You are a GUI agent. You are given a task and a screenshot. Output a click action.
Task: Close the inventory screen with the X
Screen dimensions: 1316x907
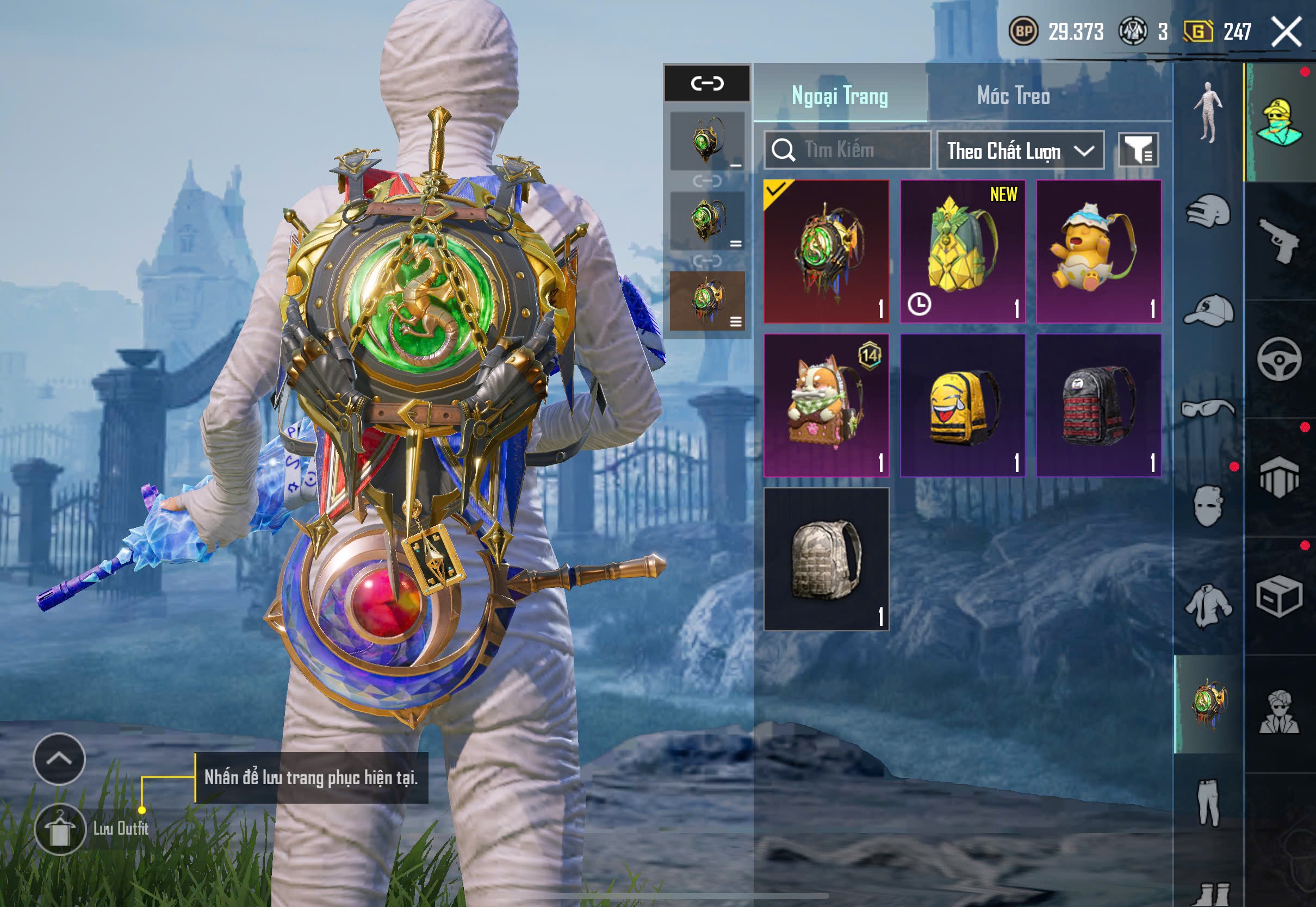point(1286,32)
